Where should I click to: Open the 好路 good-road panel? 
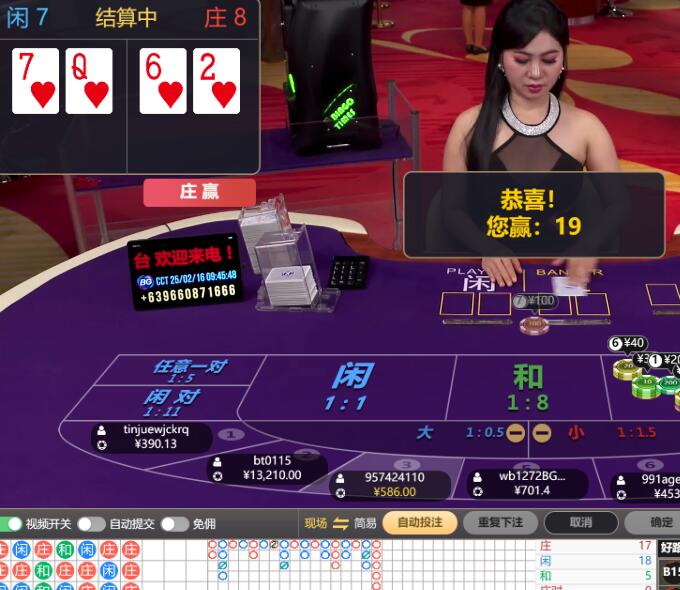[x=670, y=547]
